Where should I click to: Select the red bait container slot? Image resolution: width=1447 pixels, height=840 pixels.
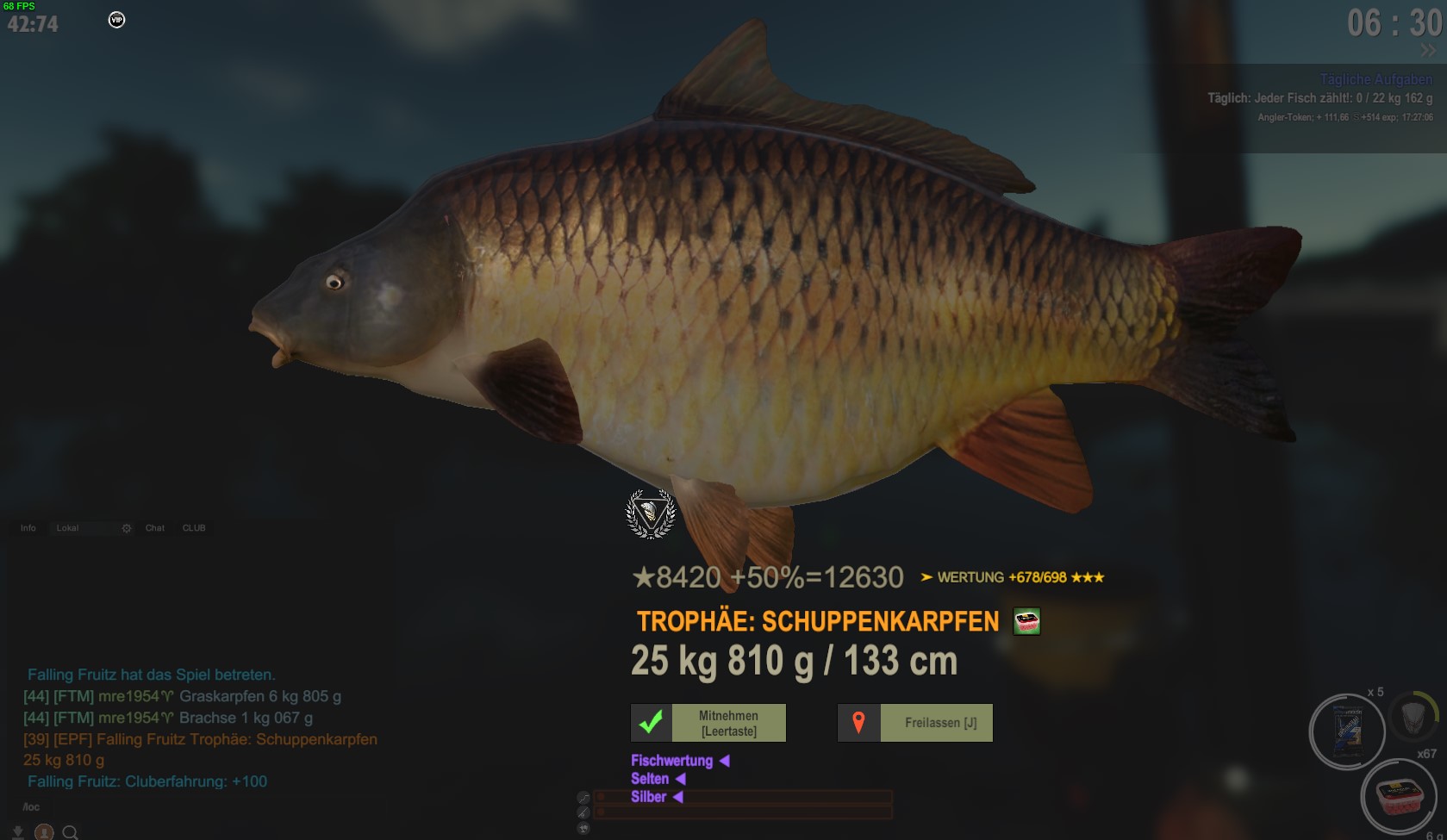click(x=1399, y=797)
